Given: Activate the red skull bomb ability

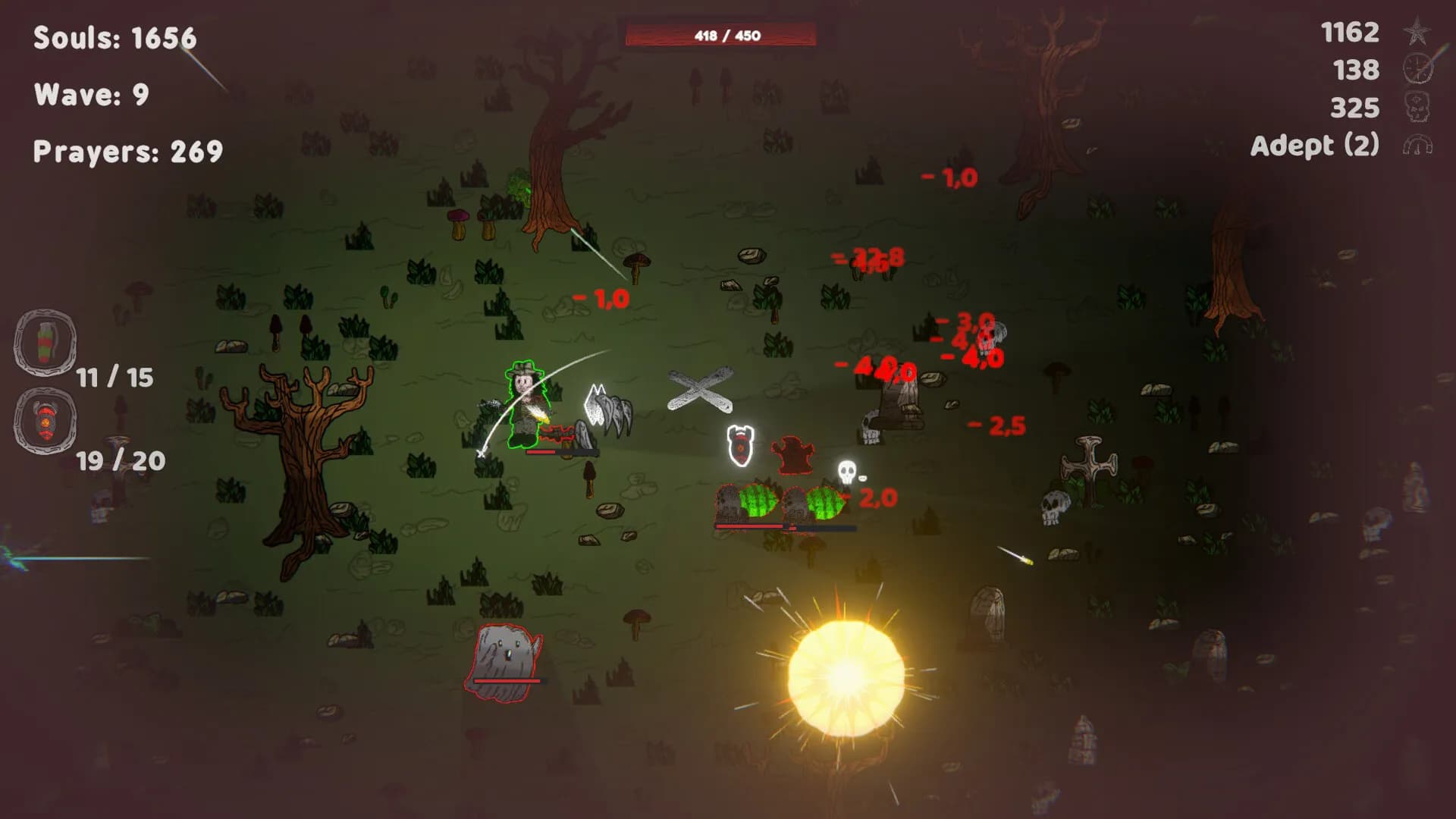Looking at the screenshot, I should click(45, 421).
